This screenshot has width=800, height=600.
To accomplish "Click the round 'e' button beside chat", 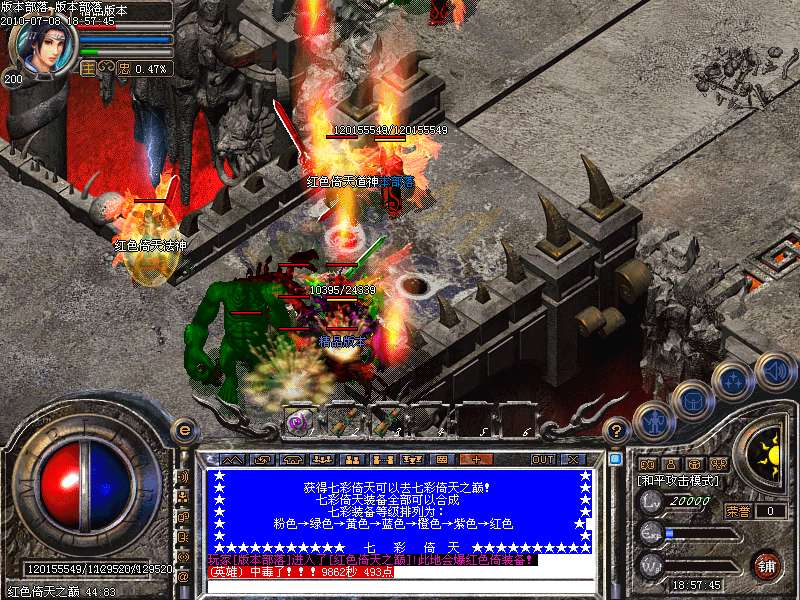I will coord(183,430).
